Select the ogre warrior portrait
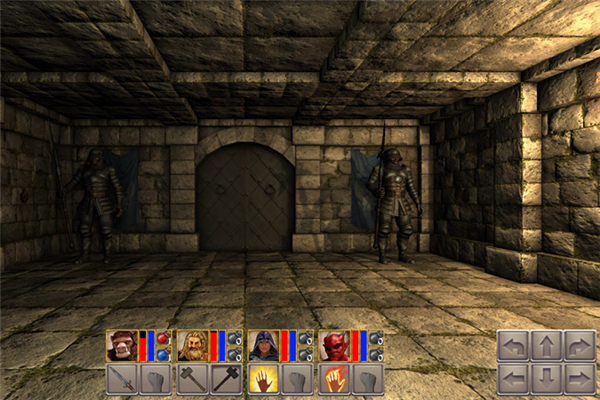This screenshot has height=400, width=600. 121,346
